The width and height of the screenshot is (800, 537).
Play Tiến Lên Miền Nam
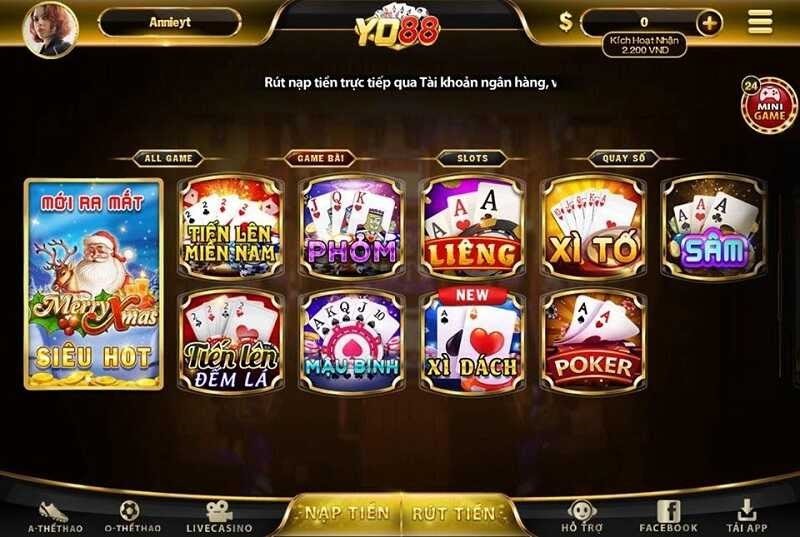click(x=230, y=226)
